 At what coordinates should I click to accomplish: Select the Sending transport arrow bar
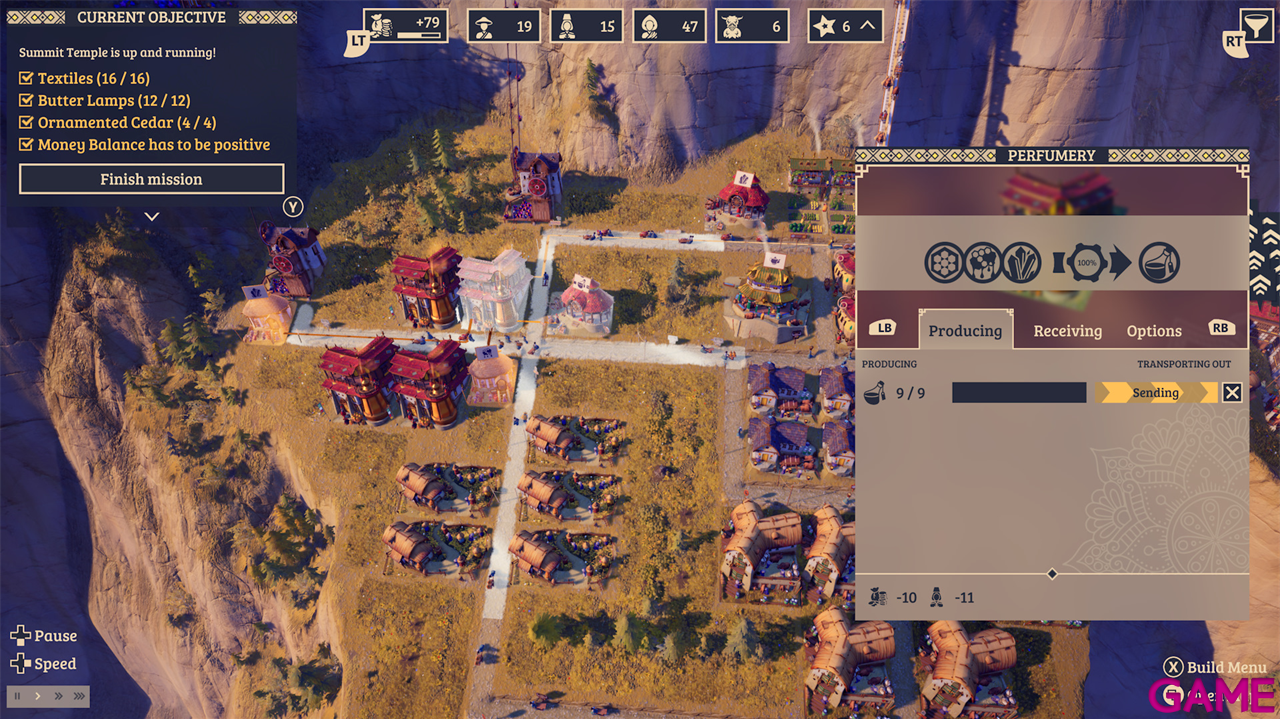[x=1155, y=393]
